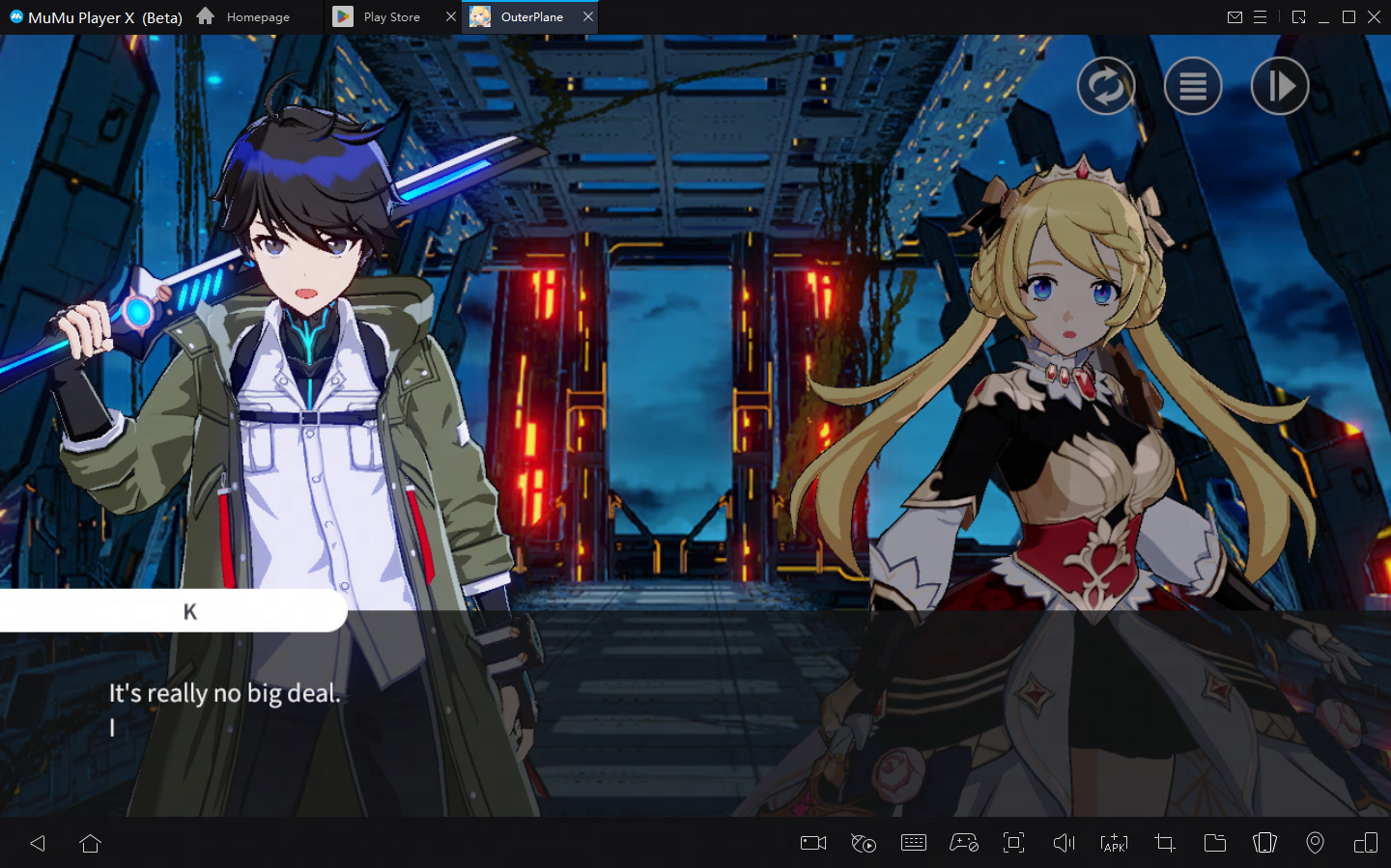
Task: Open the dialogue log list button
Action: pos(1193,87)
